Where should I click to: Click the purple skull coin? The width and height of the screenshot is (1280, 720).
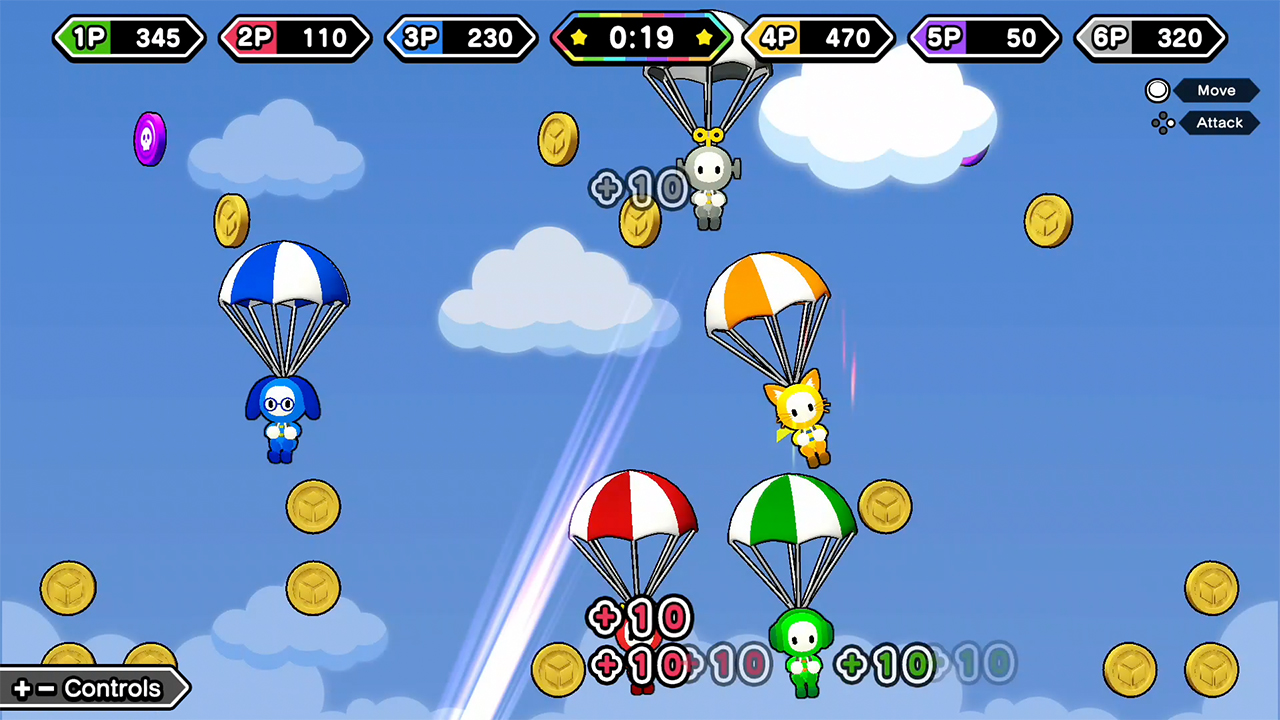(x=149, y=139)
